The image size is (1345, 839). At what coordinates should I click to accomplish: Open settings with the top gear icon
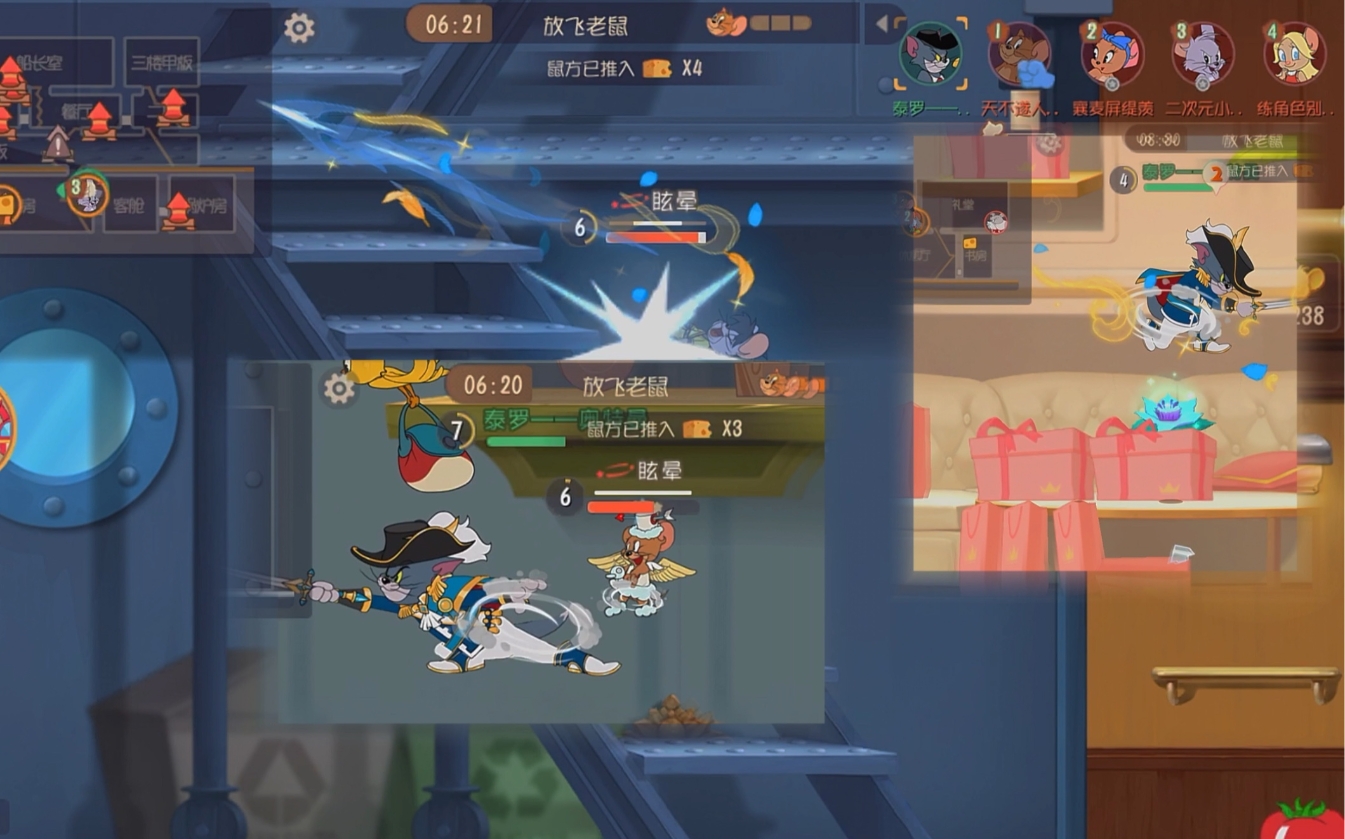299,28
